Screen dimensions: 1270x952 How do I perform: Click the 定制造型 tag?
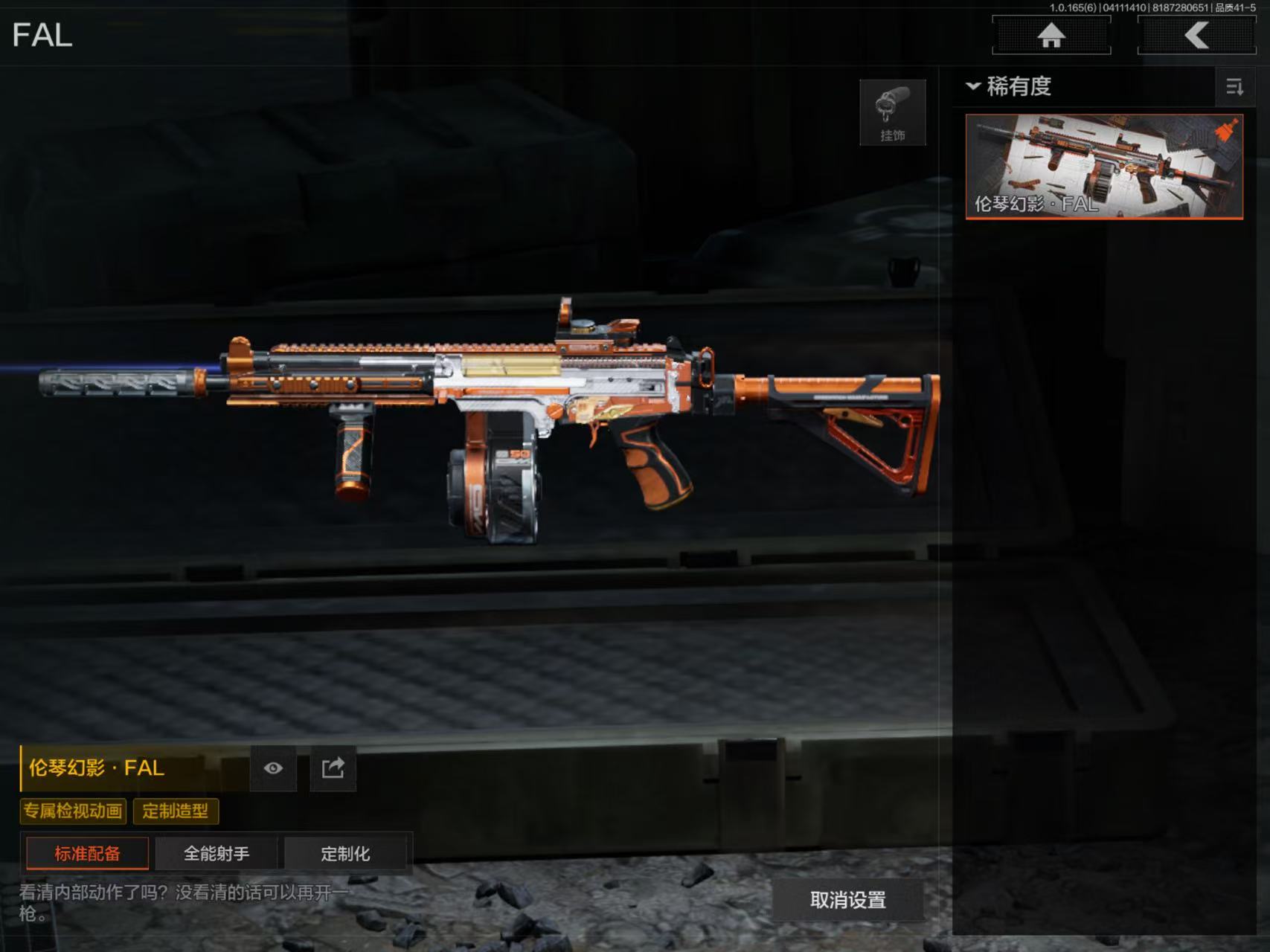176,811
